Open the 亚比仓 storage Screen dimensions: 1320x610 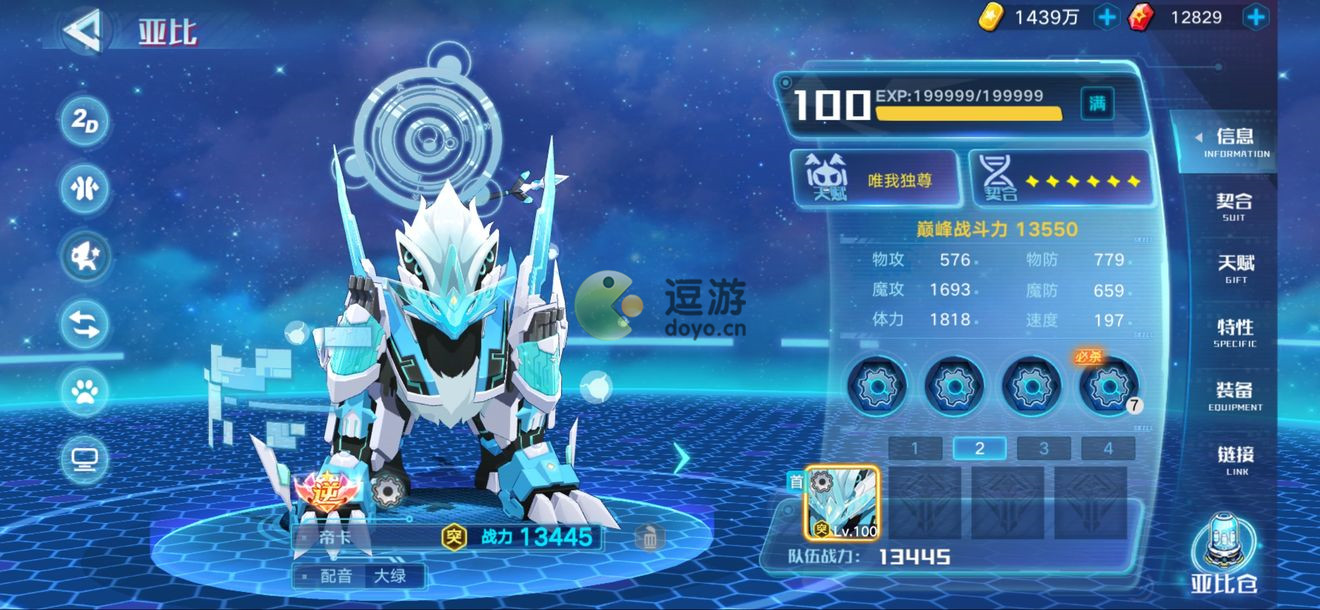pos(1224,556)
